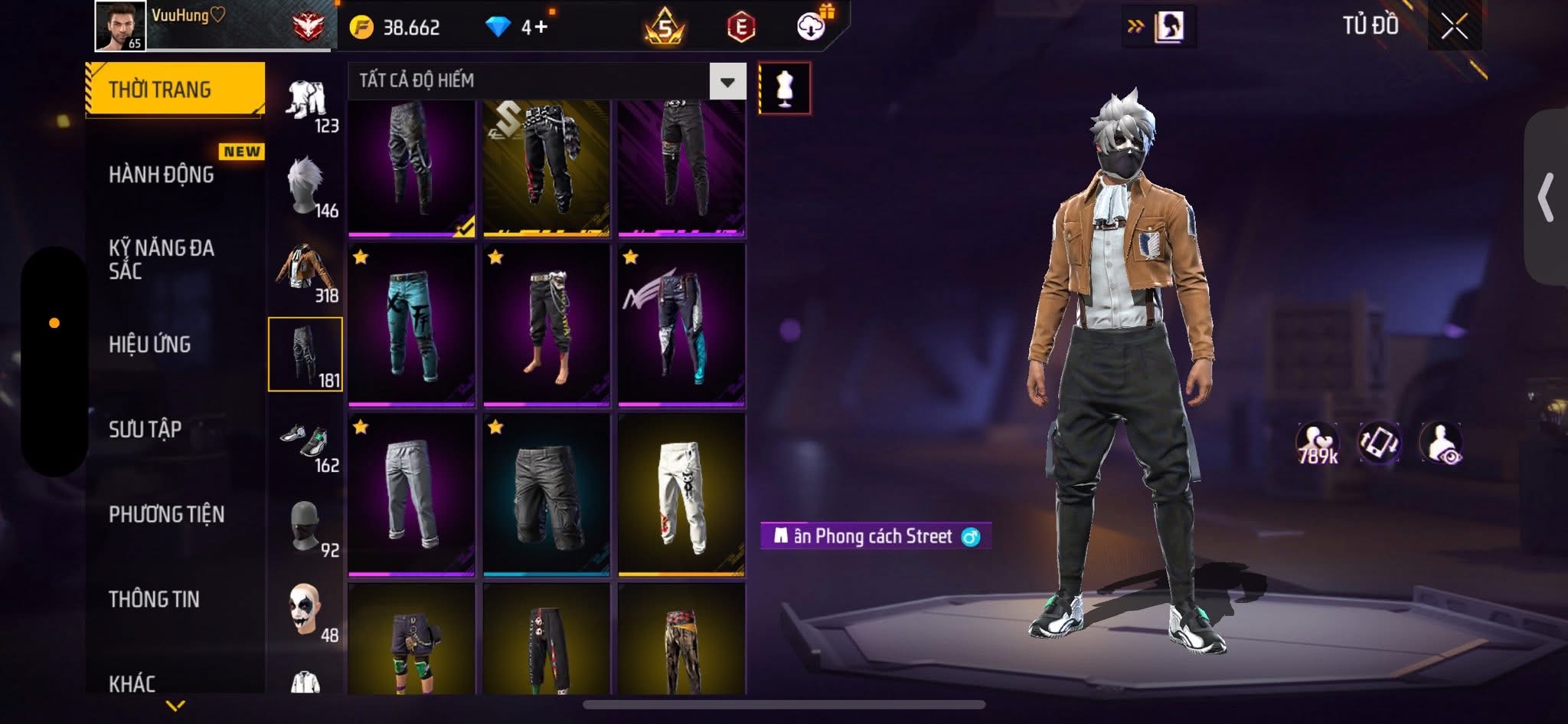Equip the white pants with skull print

tap(681, 495)
